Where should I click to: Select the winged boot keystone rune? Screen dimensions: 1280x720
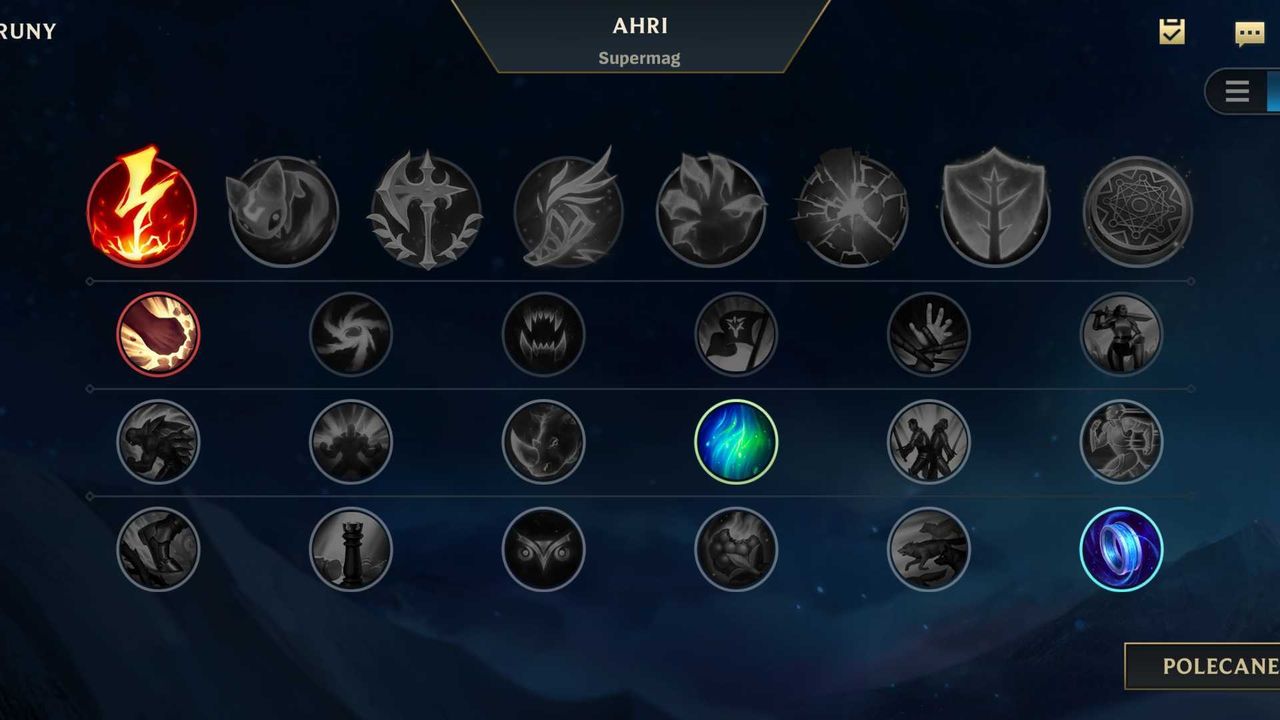pos(568,211)
